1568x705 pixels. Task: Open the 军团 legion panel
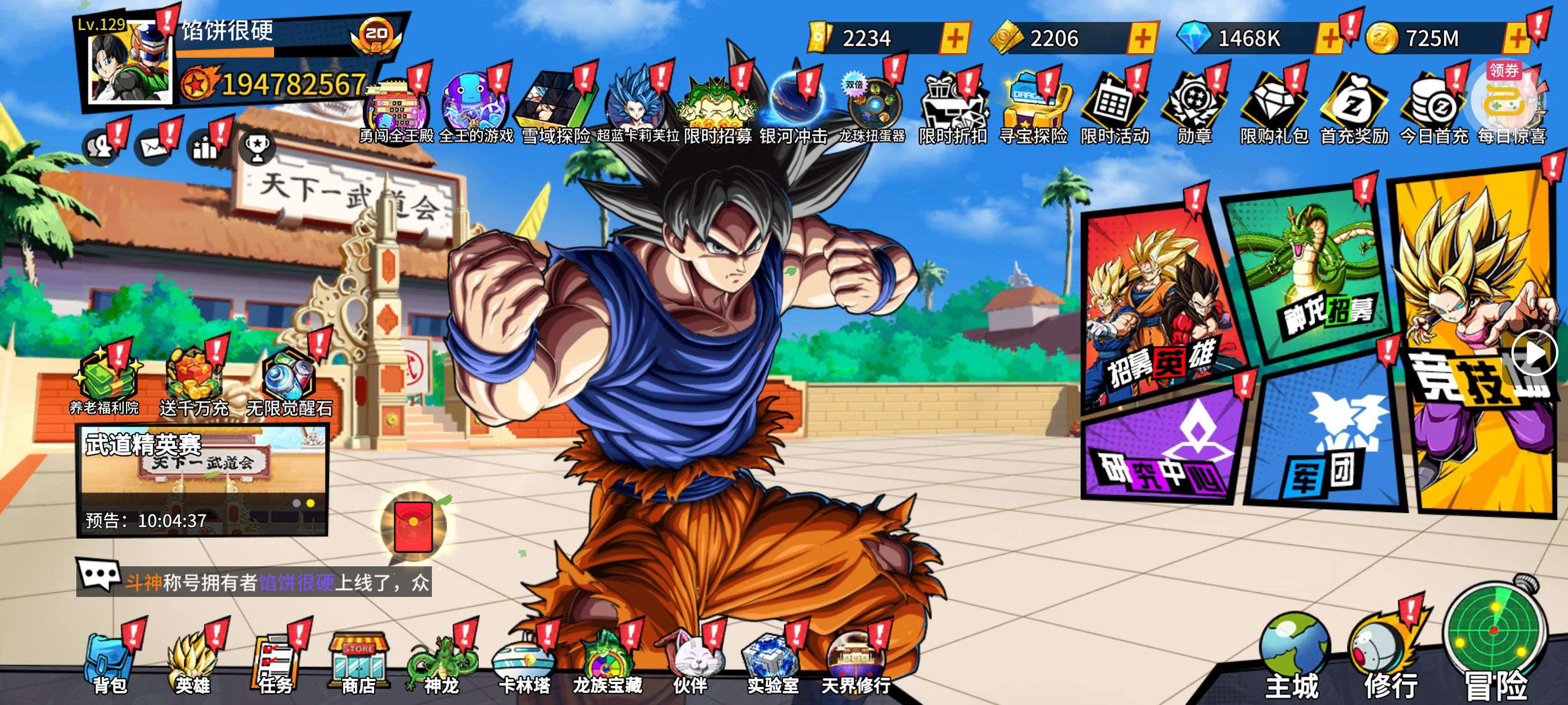coord(1324,441)
